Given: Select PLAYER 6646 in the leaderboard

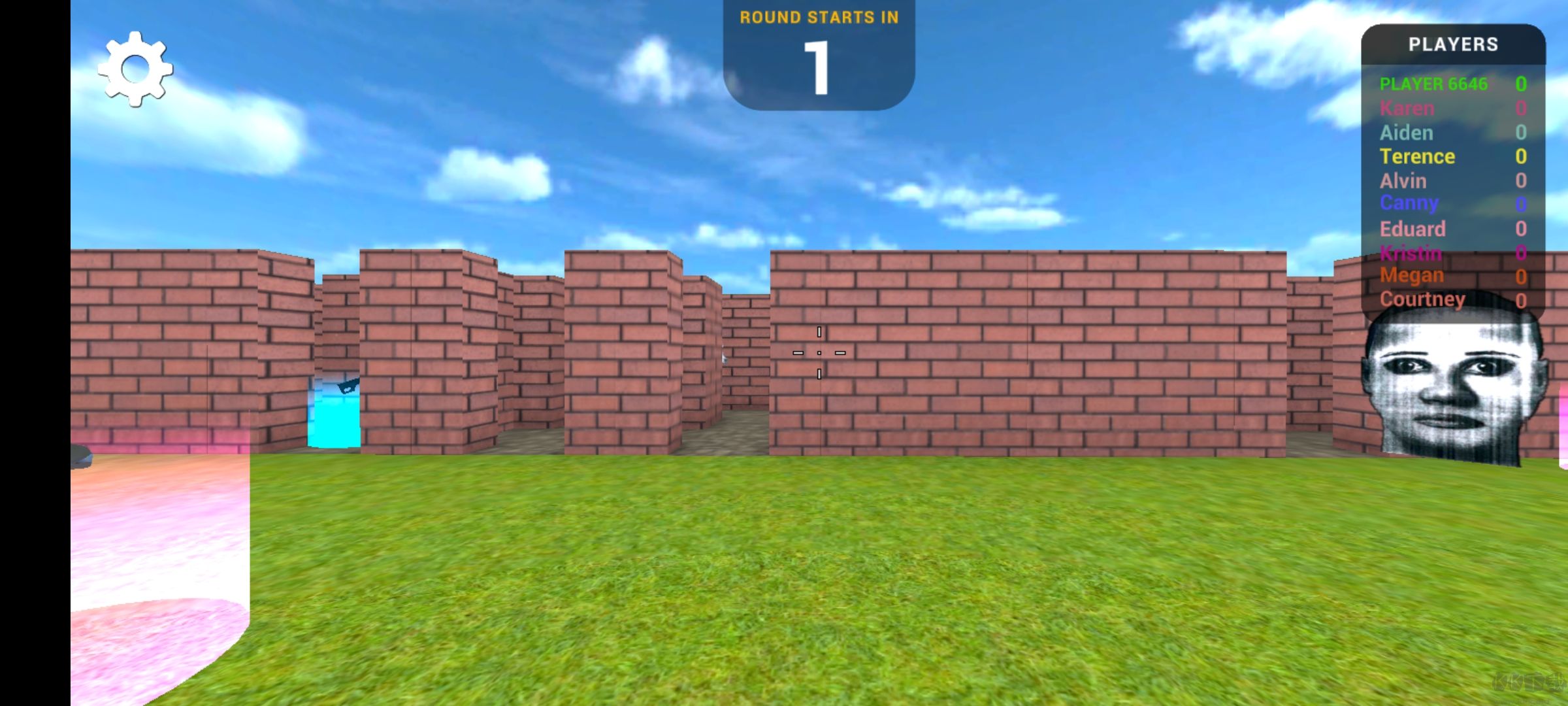Looking at the screenshot, I should [1435, 84].
